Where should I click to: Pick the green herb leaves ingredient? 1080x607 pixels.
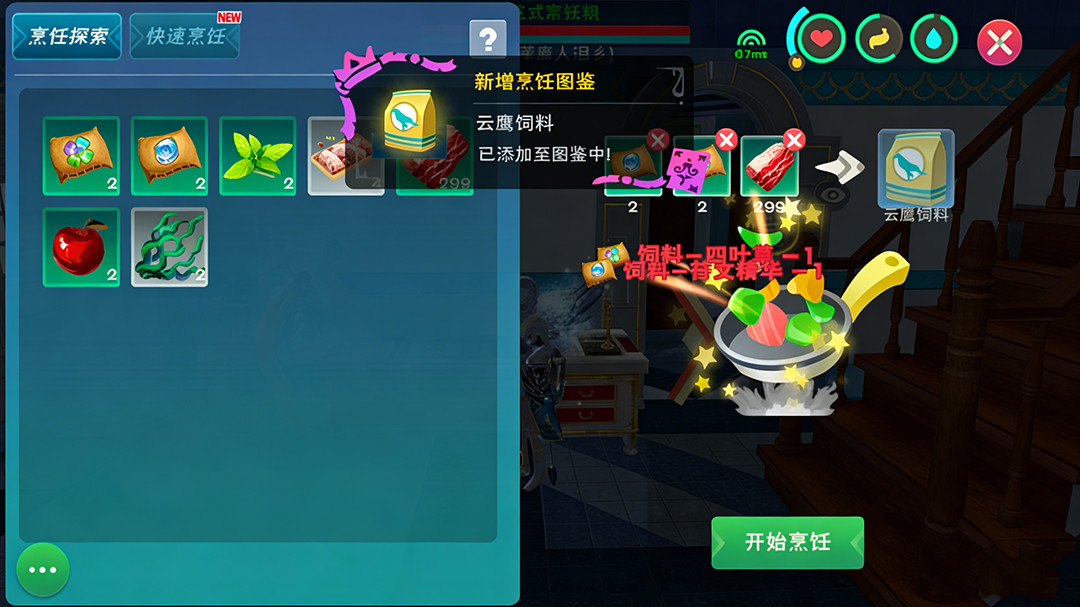[x=258, y=156]
